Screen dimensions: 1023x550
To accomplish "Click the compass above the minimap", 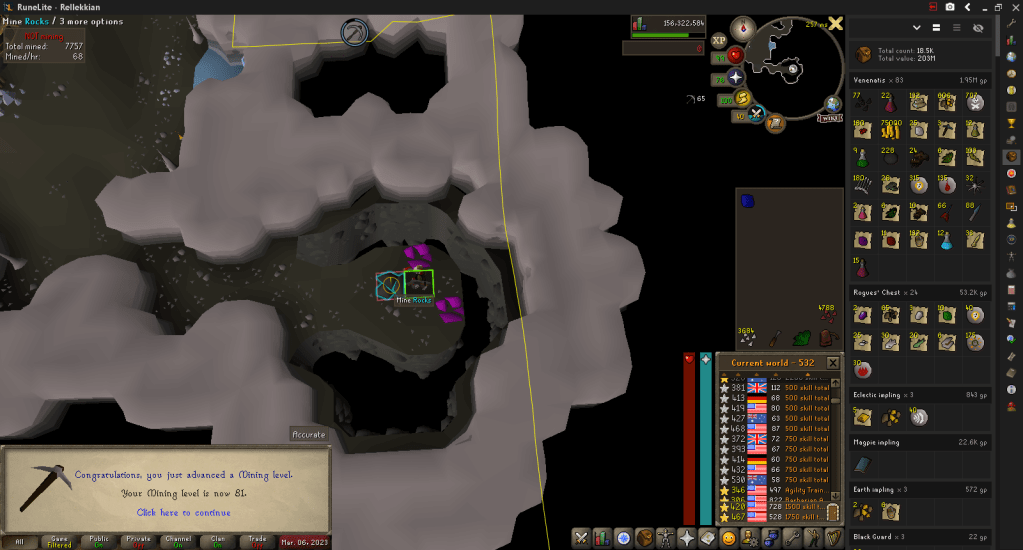I will (x=743, y=28).
